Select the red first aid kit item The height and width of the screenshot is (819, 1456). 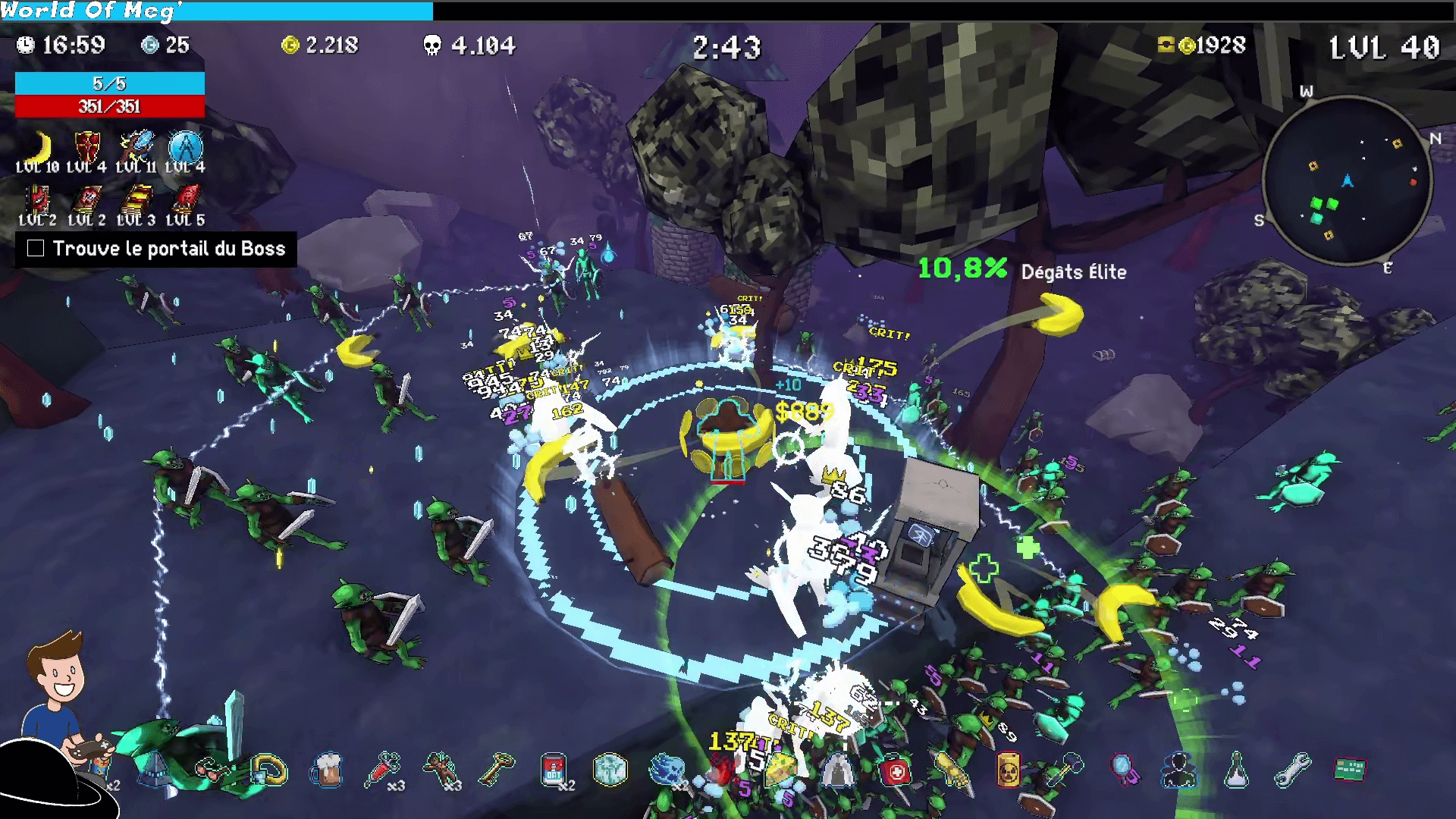[896, 771]
